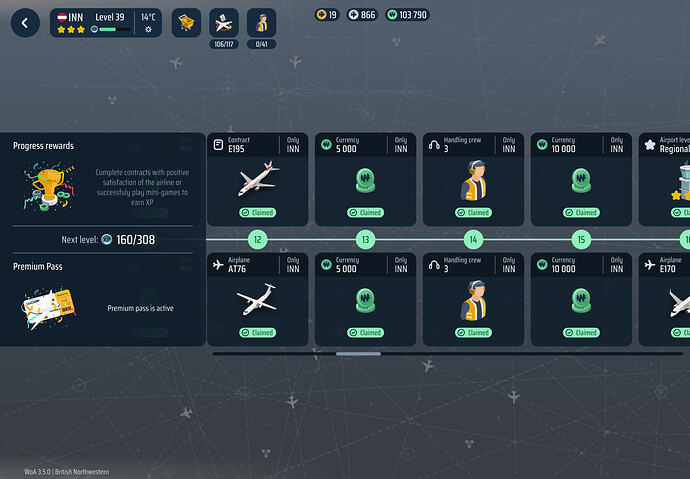690x479 pixels.
Task: Open the shopping cart store
Action: tap(186, 23)
